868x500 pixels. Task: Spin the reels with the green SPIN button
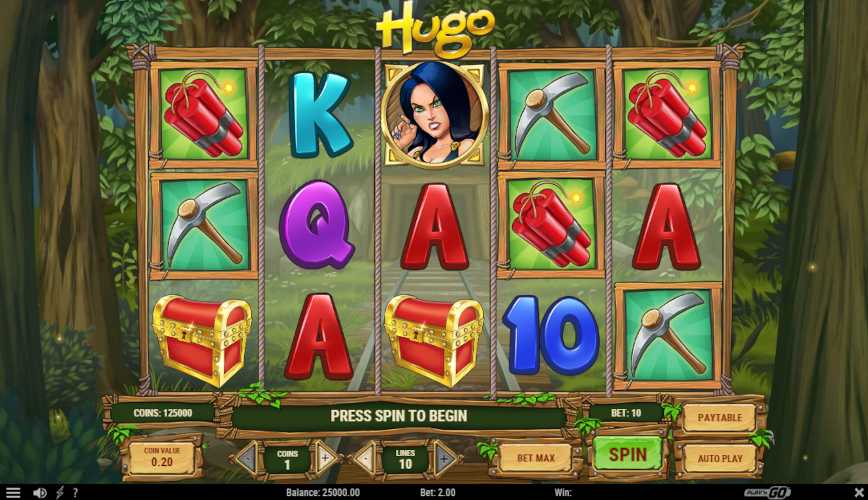click(x=628, y=455)
